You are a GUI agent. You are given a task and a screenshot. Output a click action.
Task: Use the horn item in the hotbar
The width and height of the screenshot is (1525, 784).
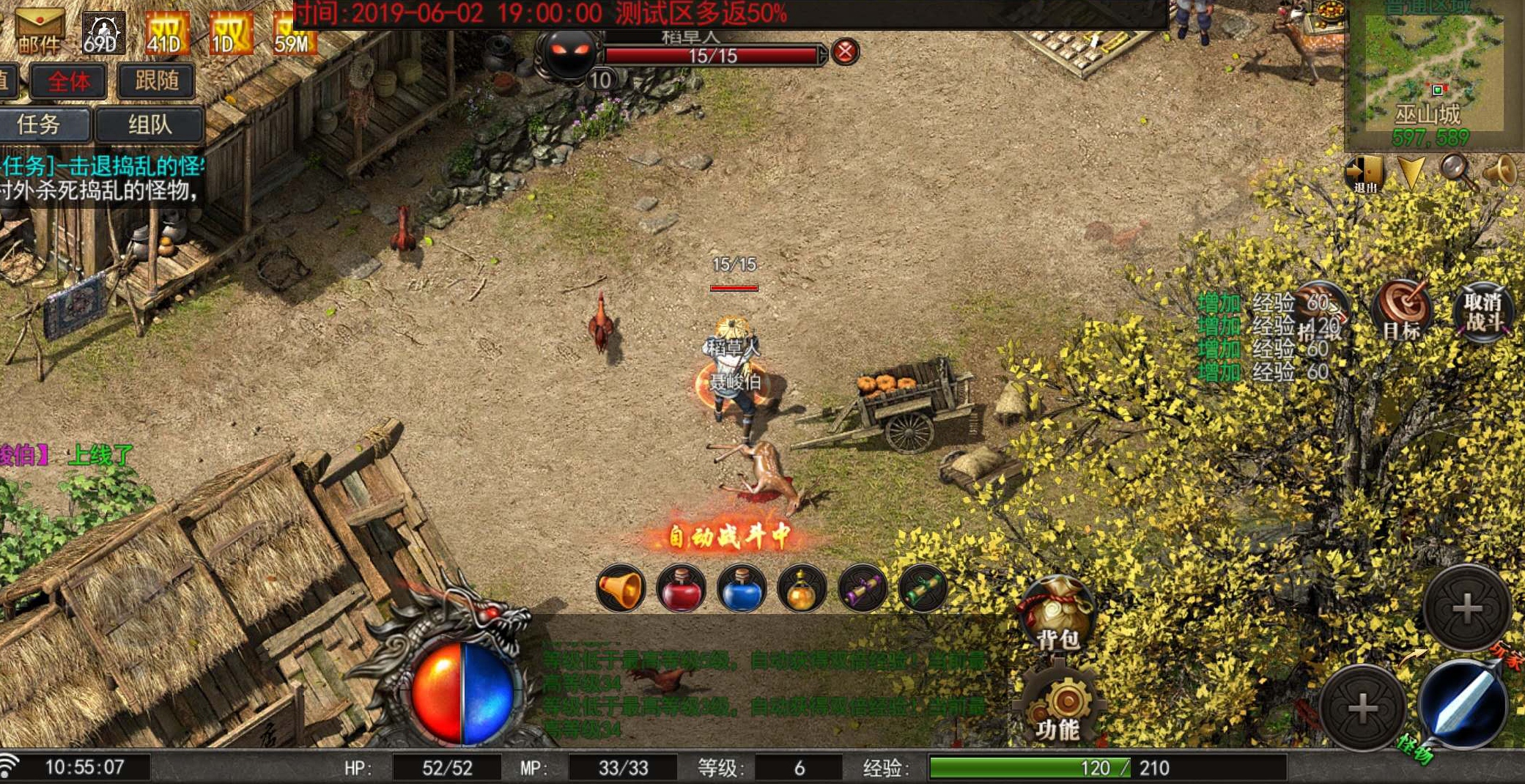click(x=620, y=588)
